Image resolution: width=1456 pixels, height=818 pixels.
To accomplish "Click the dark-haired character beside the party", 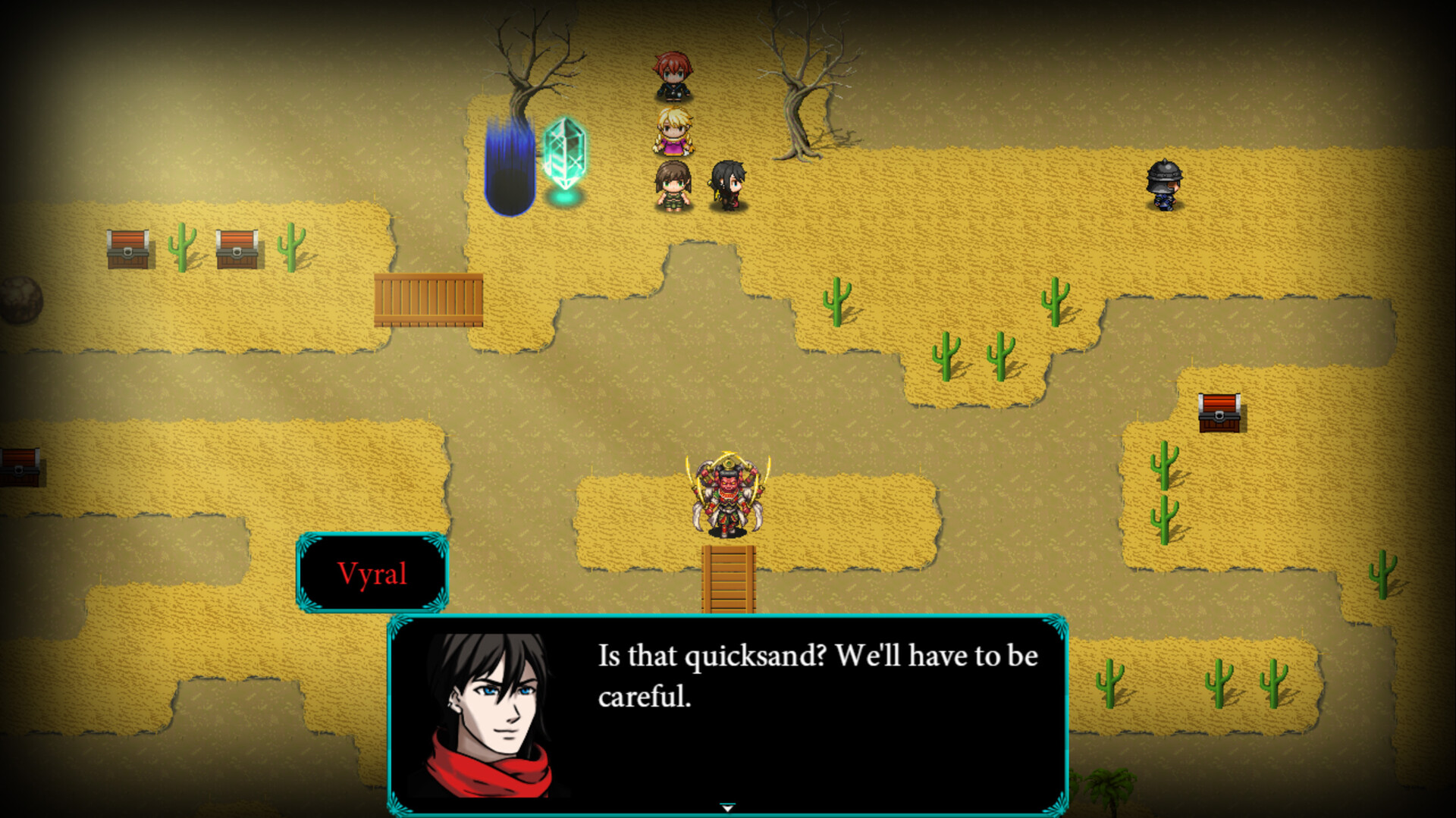I will coord(725,184).
